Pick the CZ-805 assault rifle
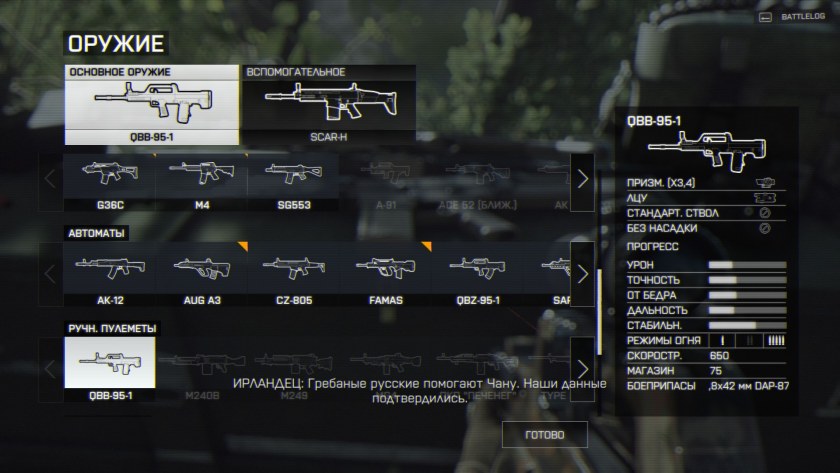 292,273
